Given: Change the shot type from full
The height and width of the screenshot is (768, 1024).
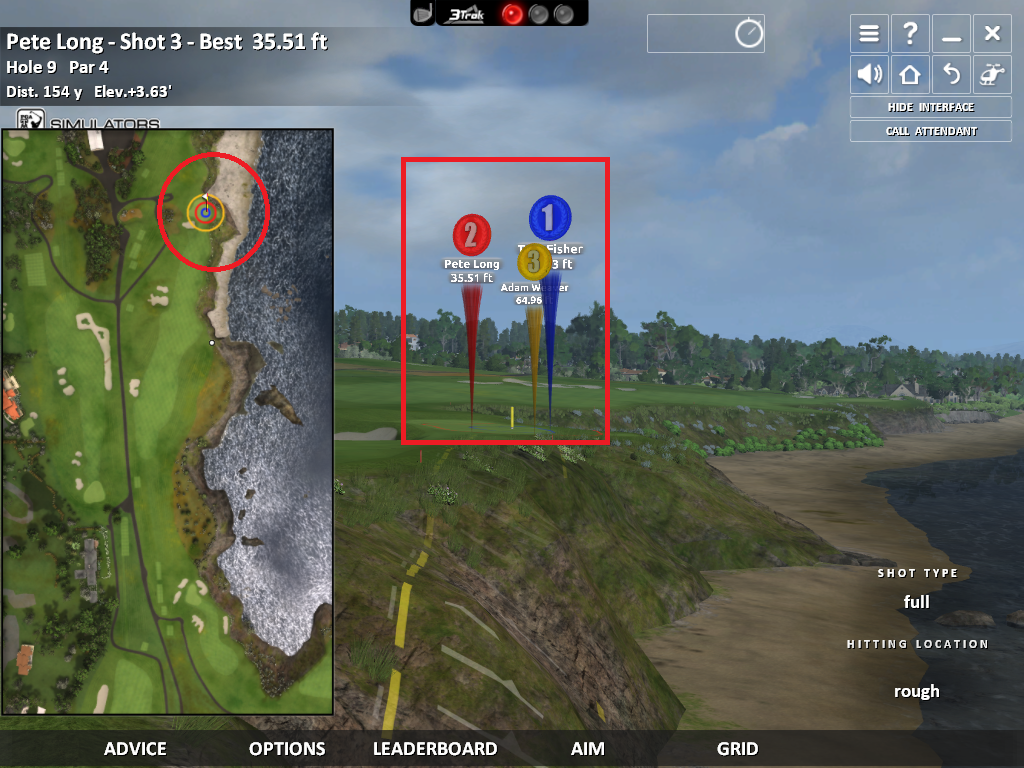Looking at the screenshot, I should pyautogui.click(x=916, y=602).
